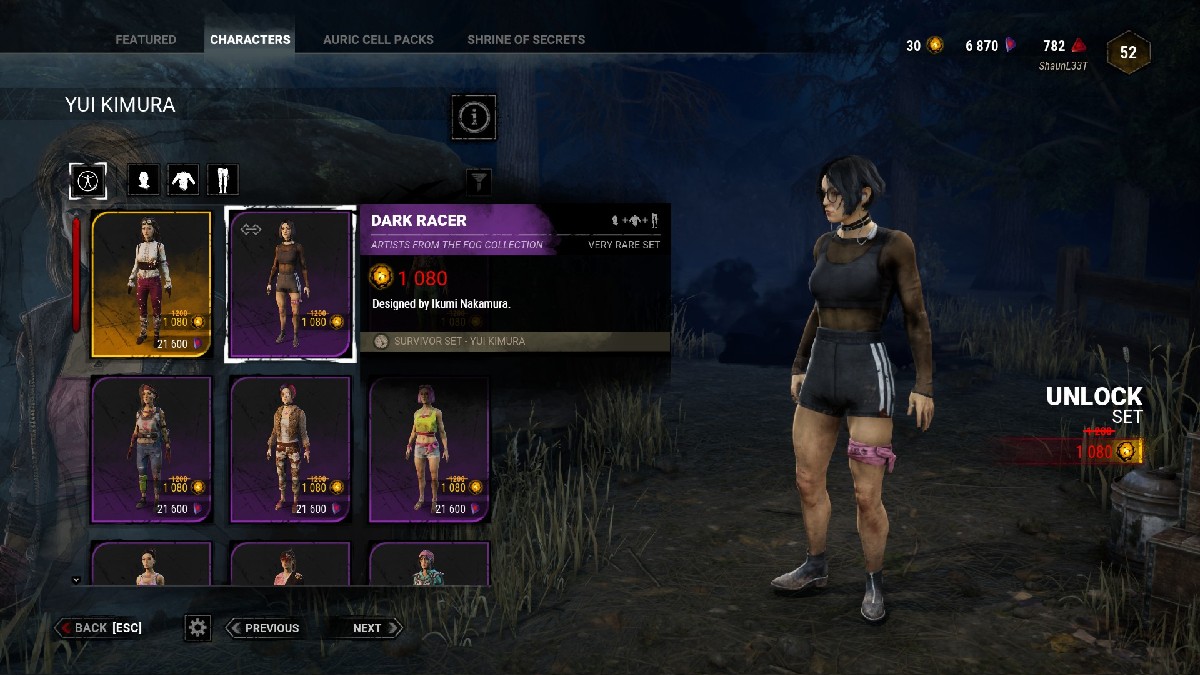Pick the yellow crop top outfit
This screenshot has height=675, width=1200.
click(429, 450)
